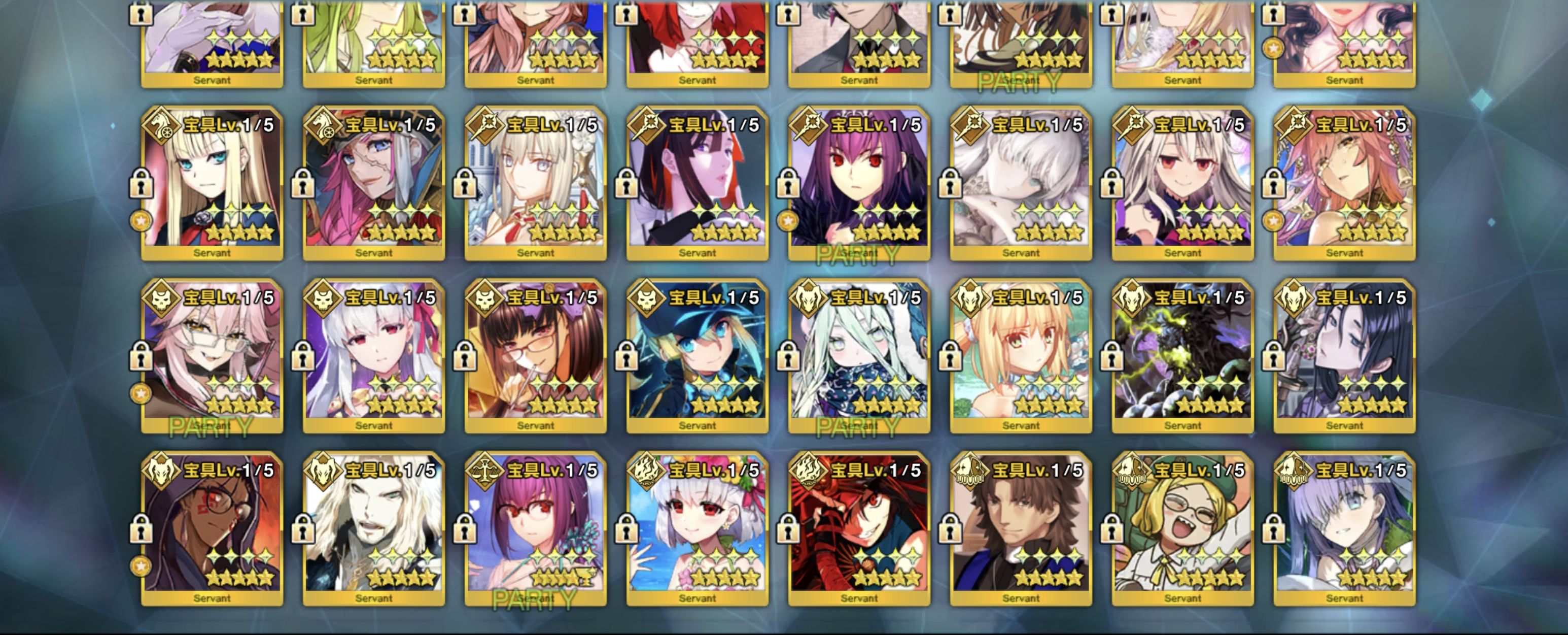
Task: Choose the pink-haired scarred Rider servant card
Action: (374, 183)
